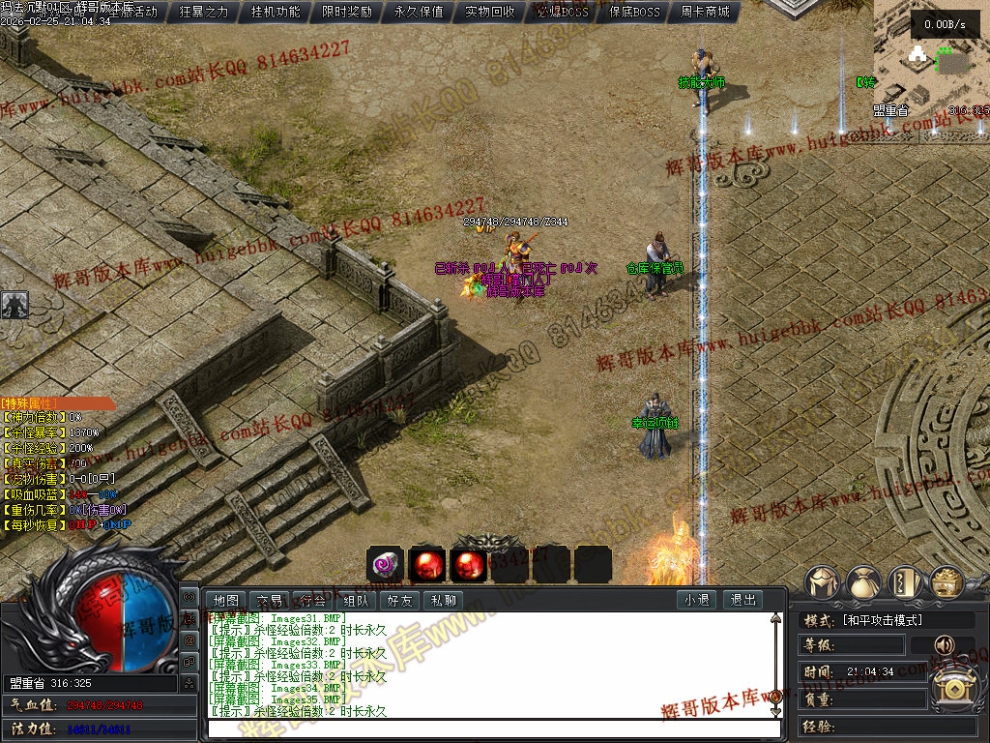This screenshot has width=990, height=743.
Task: Open the 实物回收 recycle menu
Action: tap(490, 12)
